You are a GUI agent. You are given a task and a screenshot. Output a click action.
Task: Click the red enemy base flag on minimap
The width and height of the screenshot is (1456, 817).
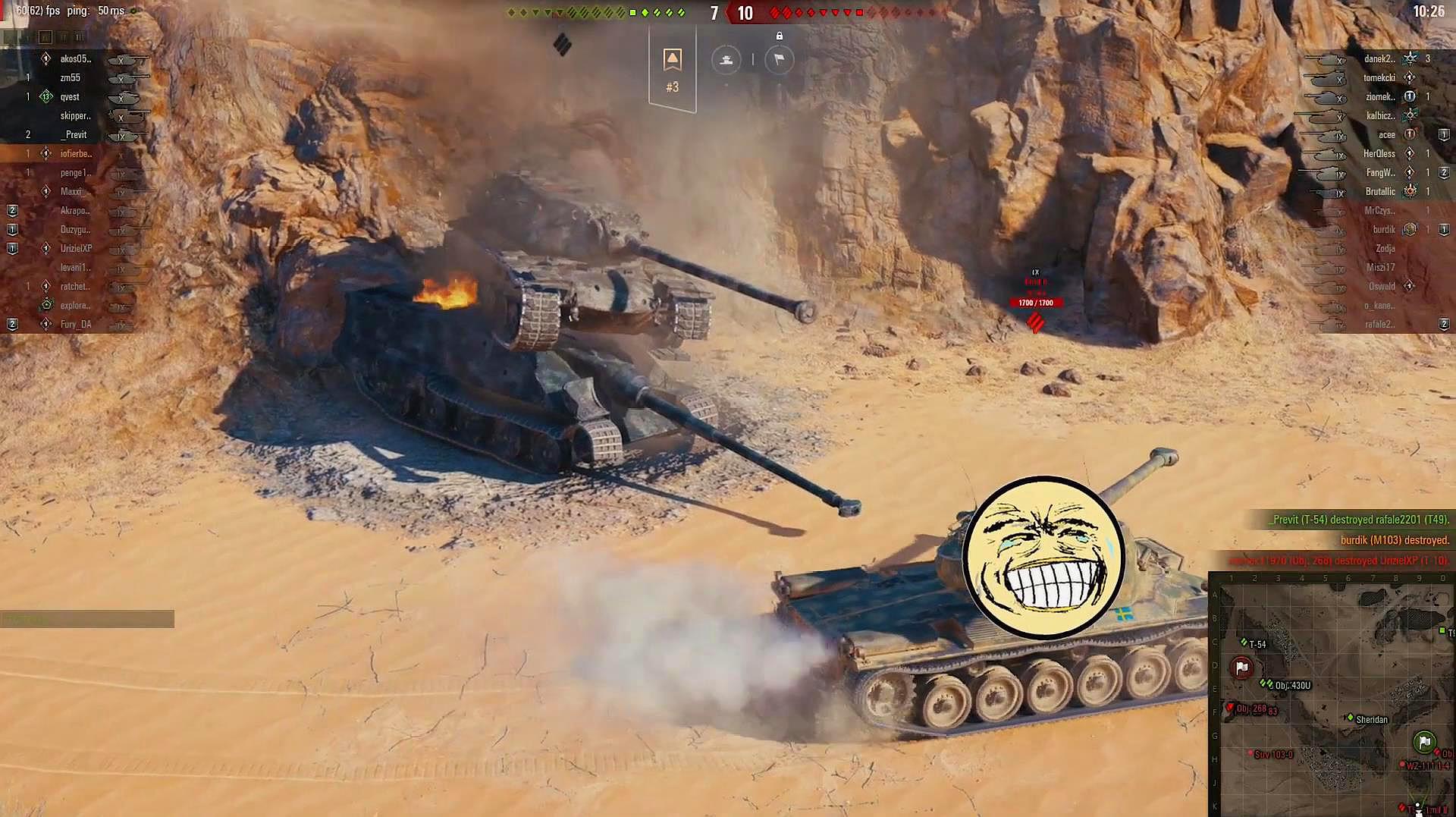tap(1241, 668)
